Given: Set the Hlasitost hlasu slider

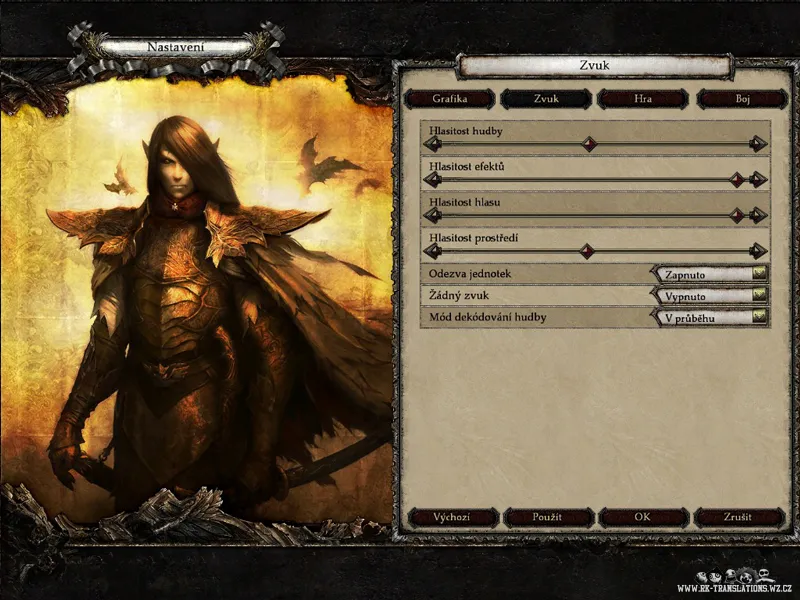Looking at the screenshot, I should tap(597, 215).
